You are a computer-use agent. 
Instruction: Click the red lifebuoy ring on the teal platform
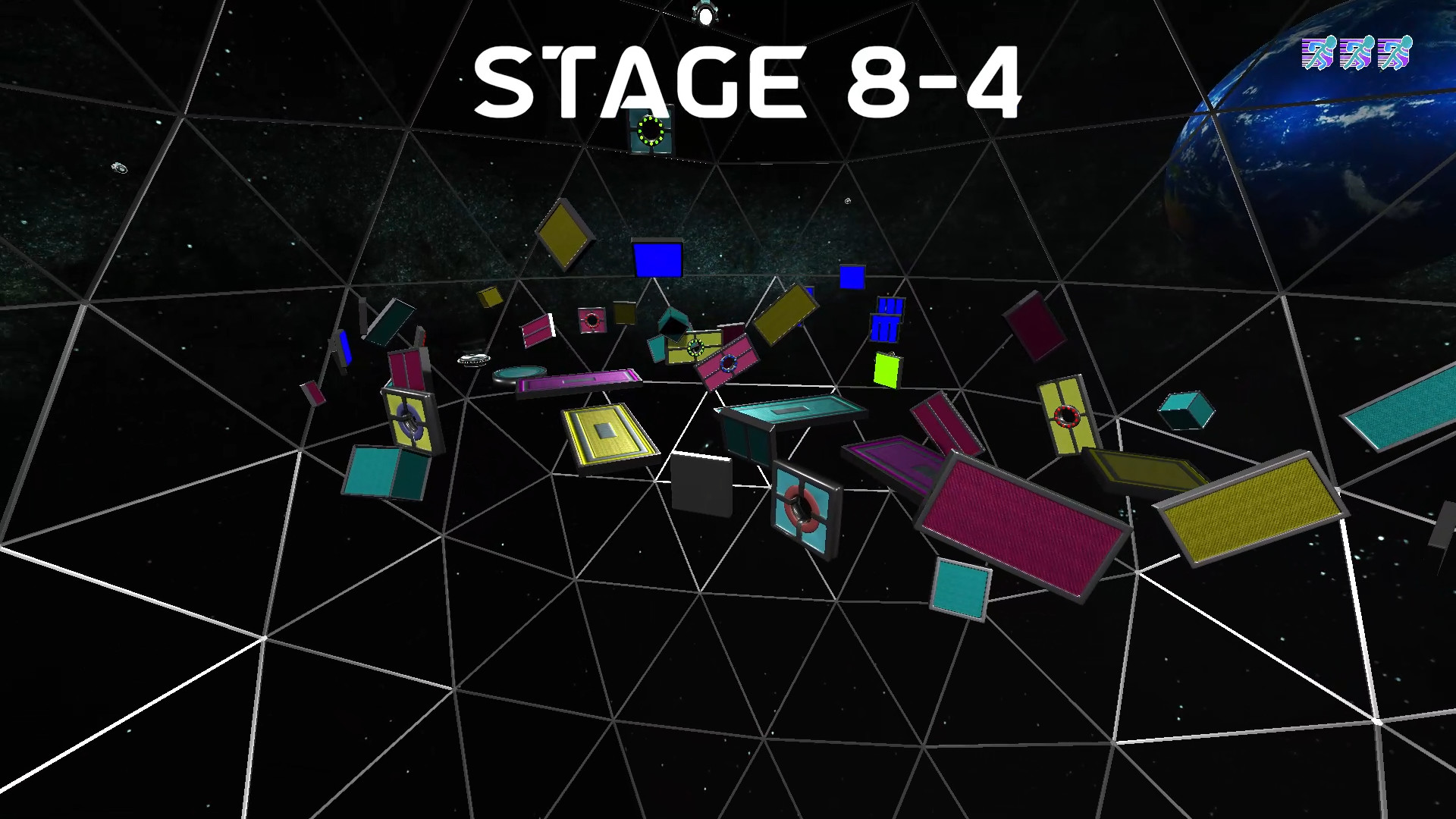pyautogui.click(x=801, y=508)
